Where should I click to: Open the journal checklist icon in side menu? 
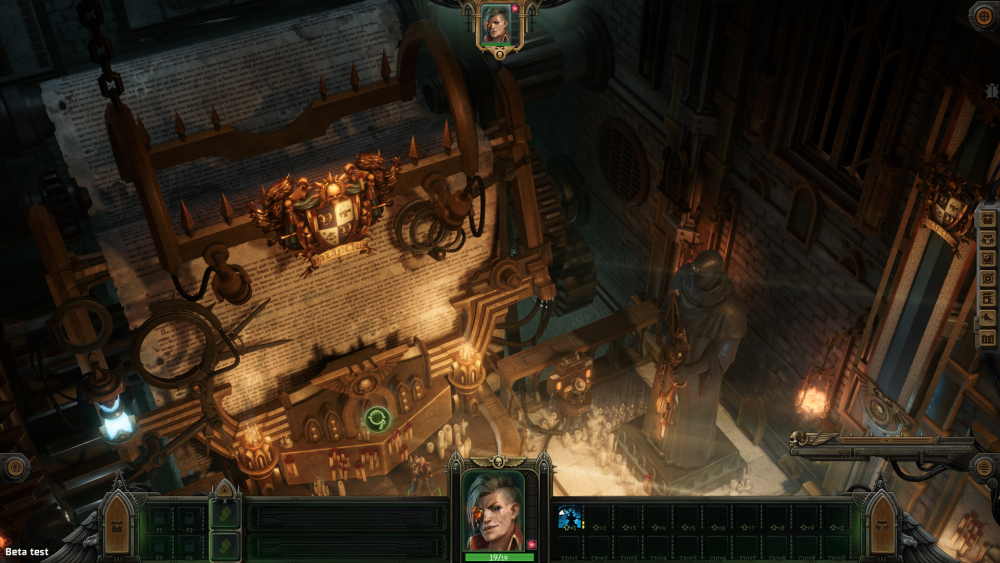[988, 258]
